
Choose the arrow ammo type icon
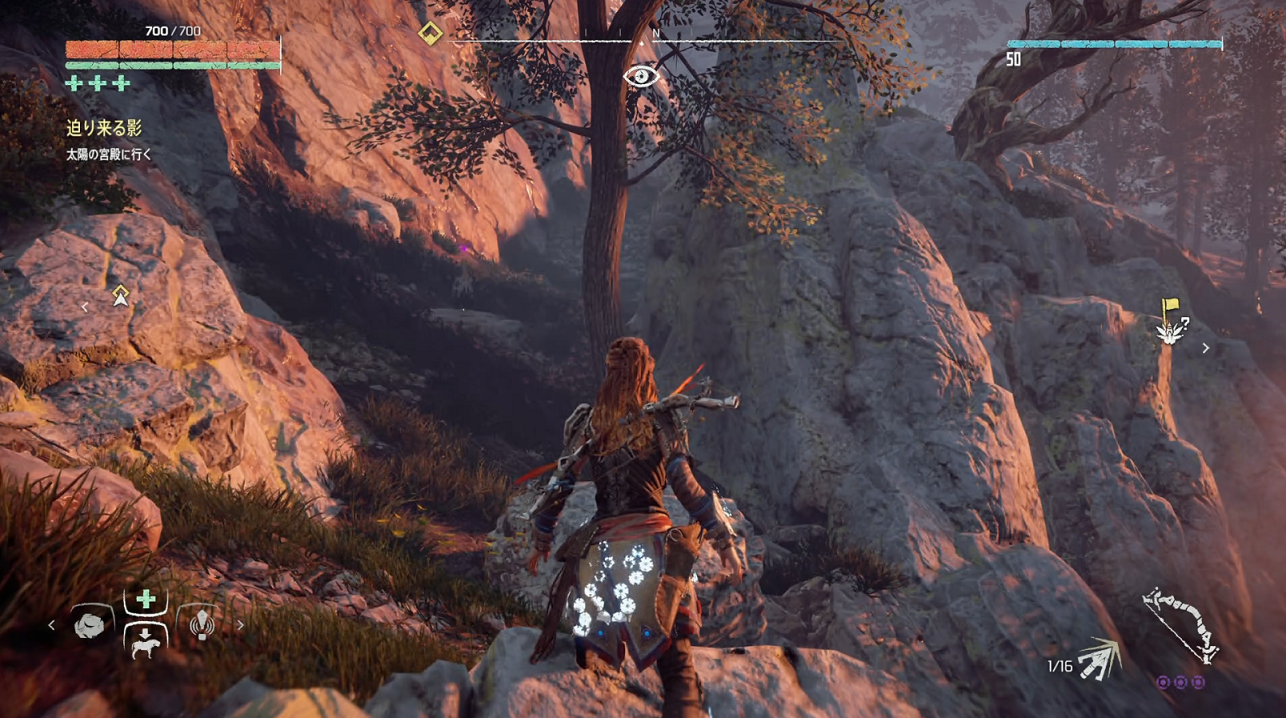(1099, 658)
